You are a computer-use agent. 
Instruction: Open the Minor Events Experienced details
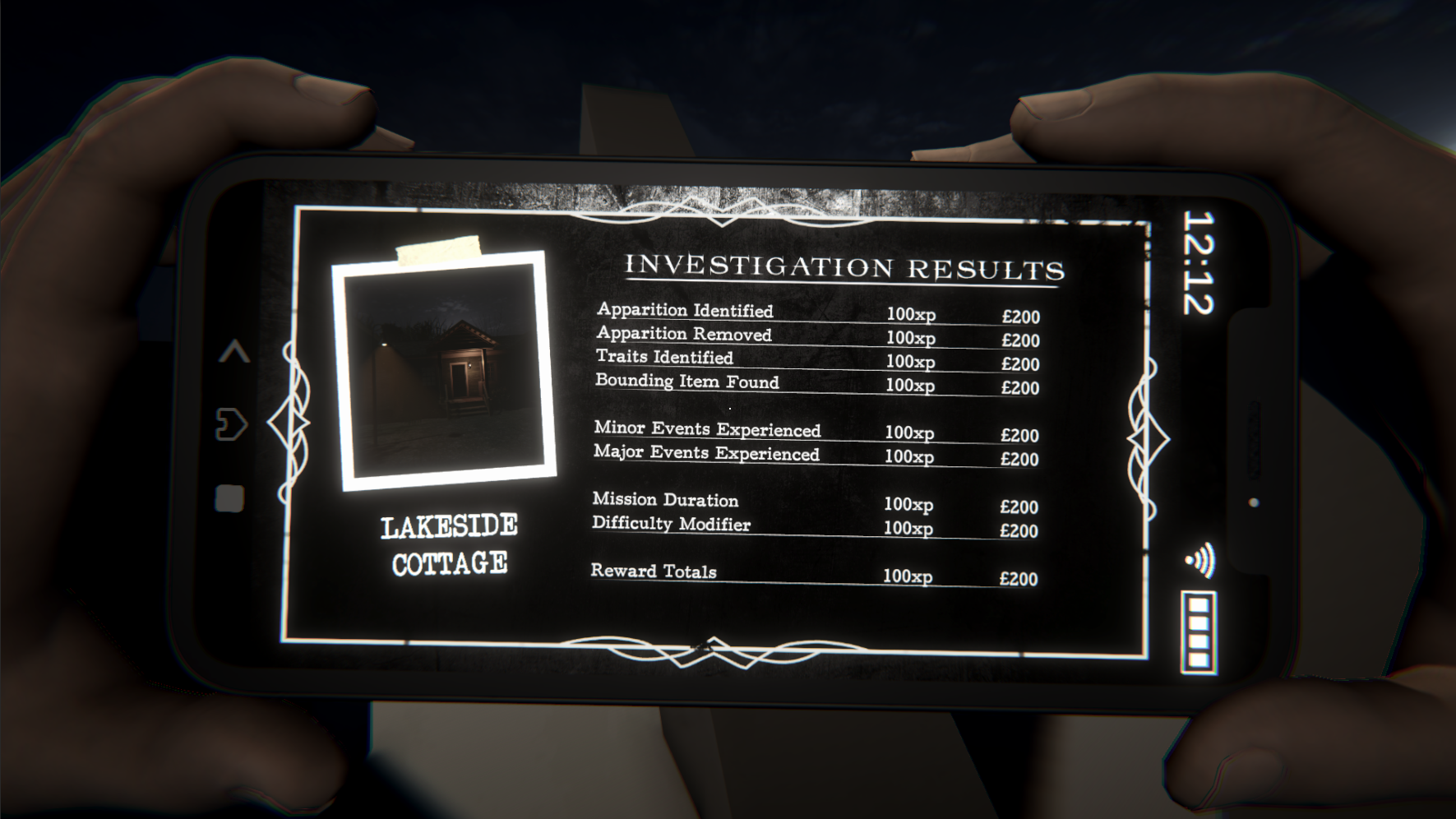click(x=707, y=428)
